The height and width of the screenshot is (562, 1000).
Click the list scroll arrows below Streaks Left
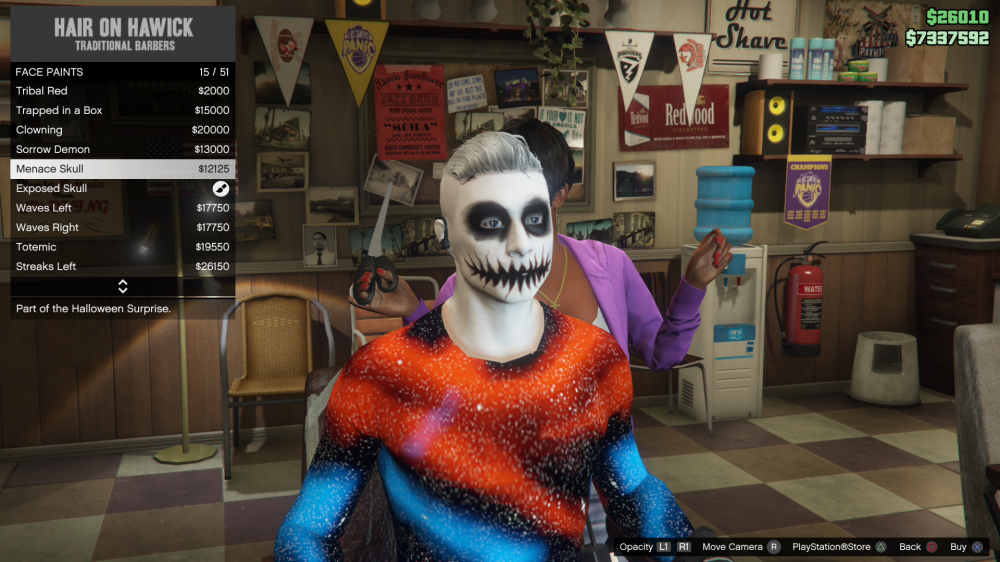point(122,287)
